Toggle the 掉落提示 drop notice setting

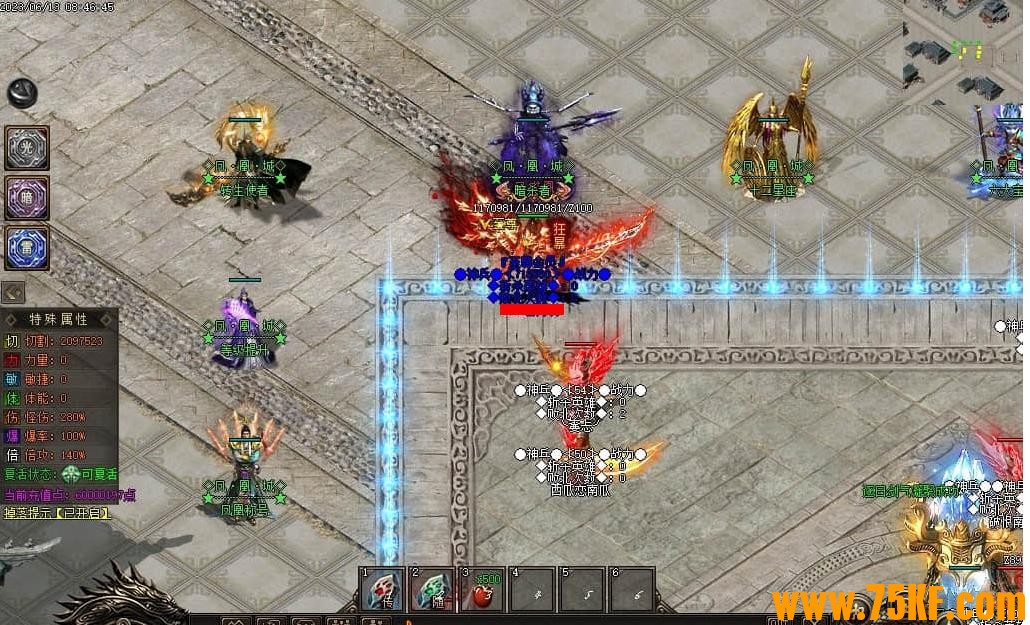[58, 513]
